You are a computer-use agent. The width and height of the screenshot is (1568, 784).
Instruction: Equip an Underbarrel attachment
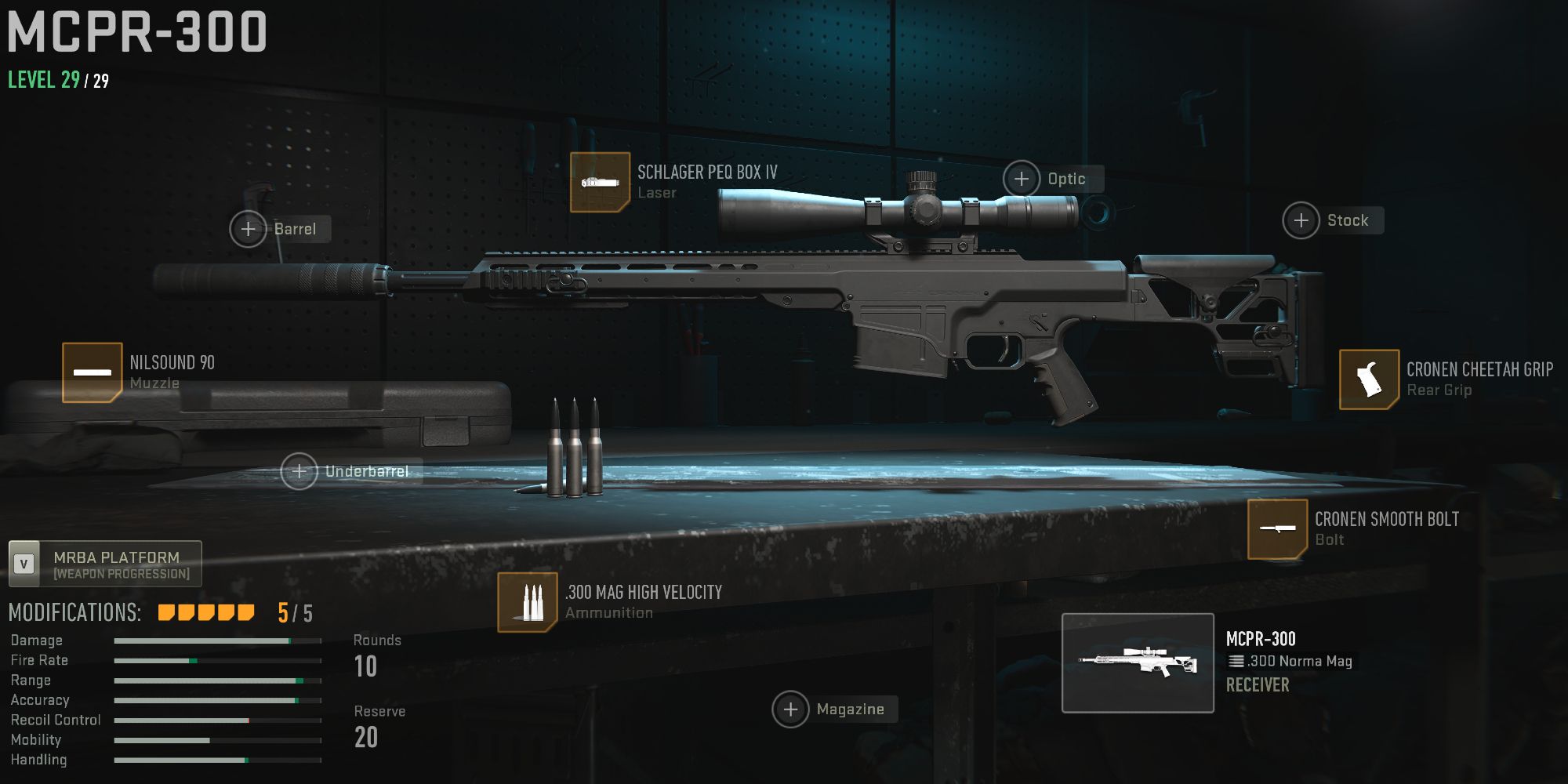(x=299, y=471)
